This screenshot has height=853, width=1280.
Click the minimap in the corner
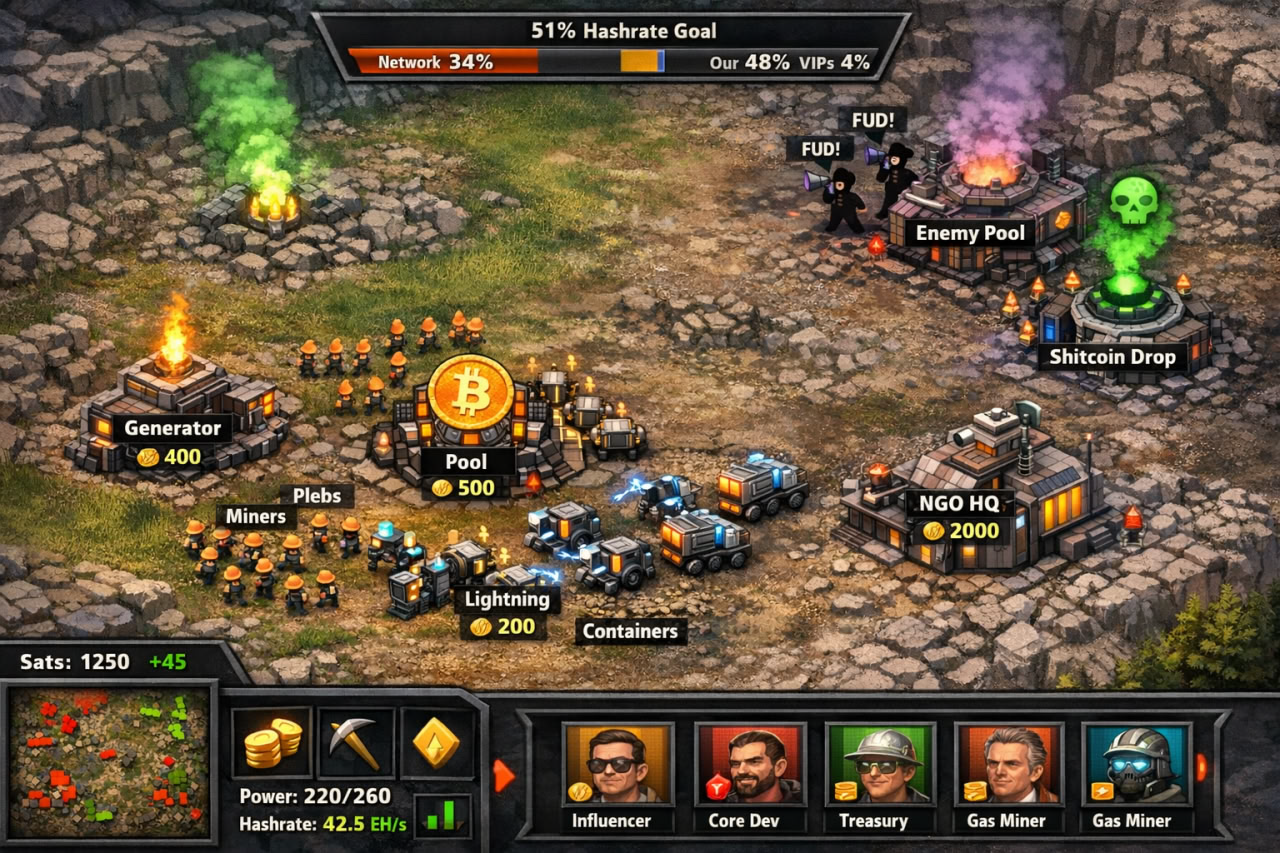click(x=109, y=762)
